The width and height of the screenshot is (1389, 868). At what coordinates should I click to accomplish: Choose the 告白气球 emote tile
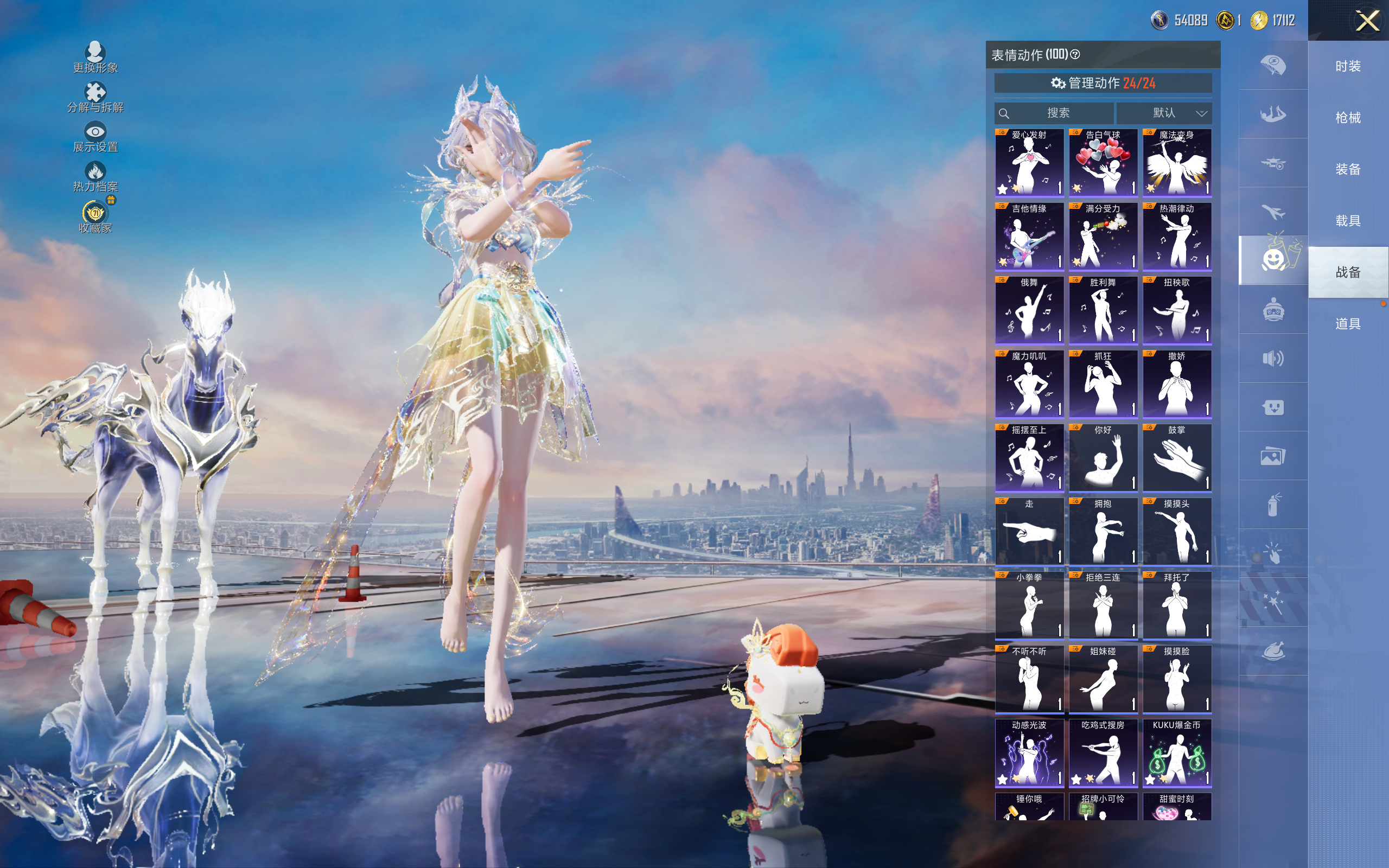pyautogui.click(x=1103, y=163)
